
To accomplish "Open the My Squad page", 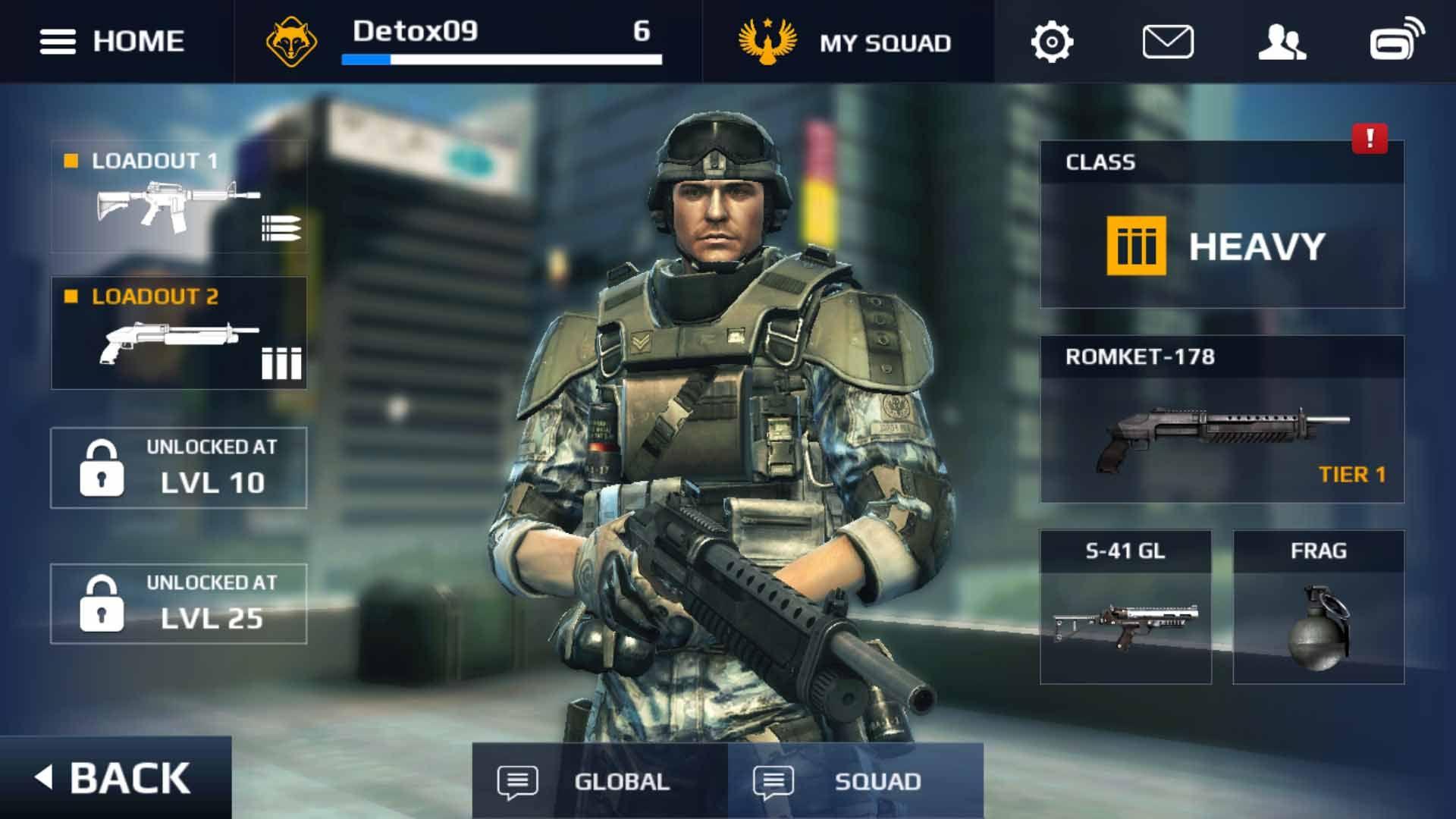I will [x=846, y=42].
